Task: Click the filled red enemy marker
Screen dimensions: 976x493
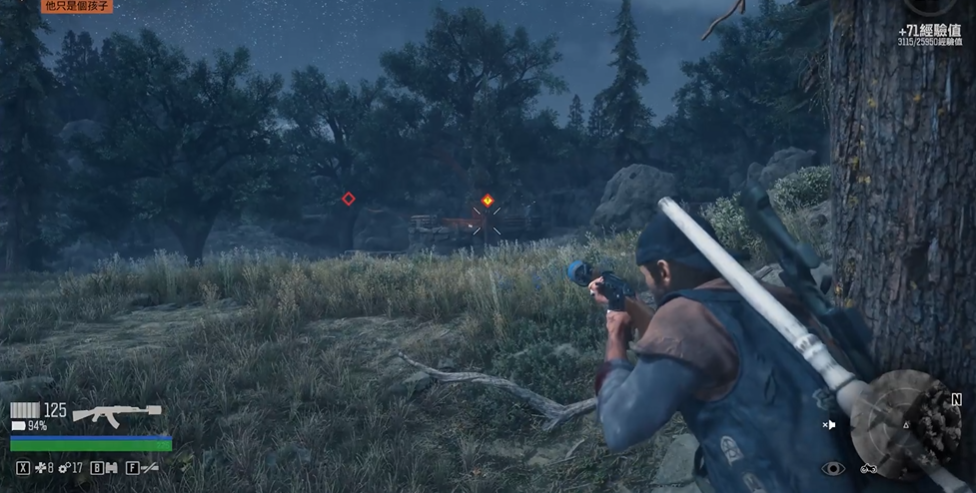Action: click(487, 200)
